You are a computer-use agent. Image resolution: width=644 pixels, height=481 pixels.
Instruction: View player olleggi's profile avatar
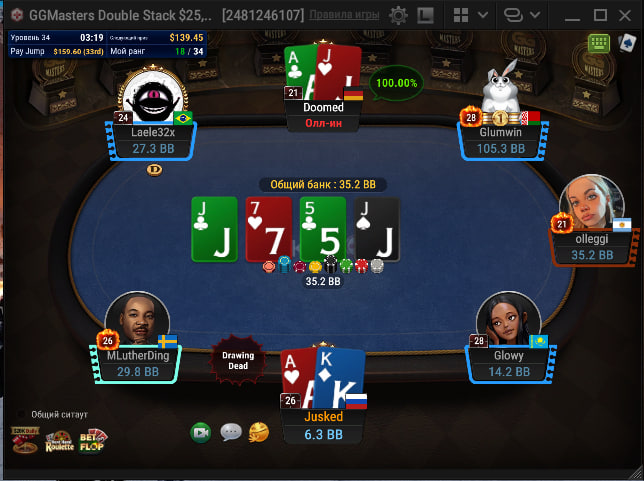coord(586,203)
